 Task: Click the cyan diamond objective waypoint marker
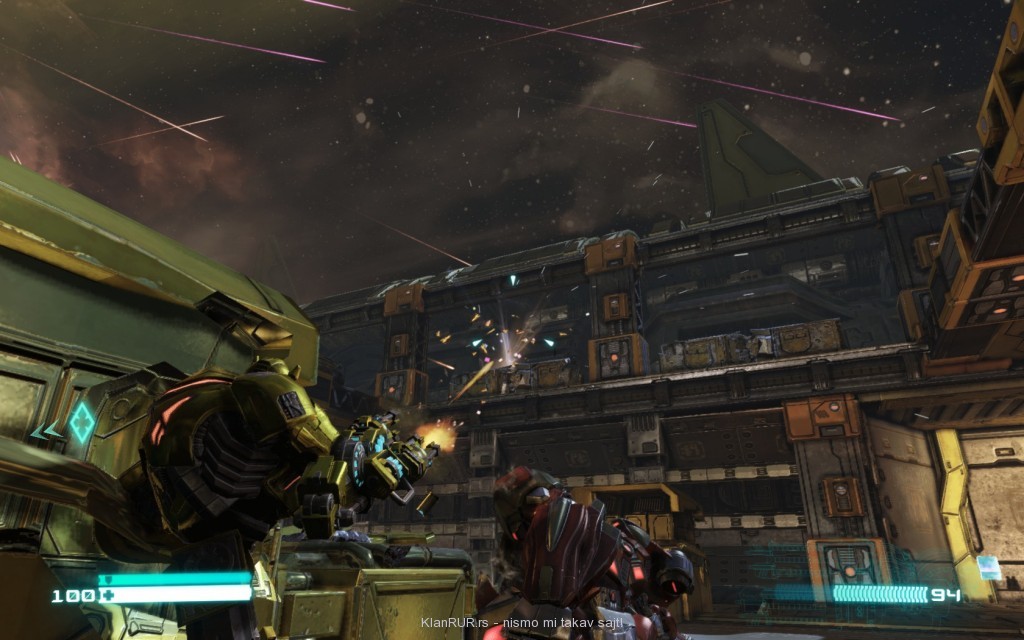click(x=80, y=425)
